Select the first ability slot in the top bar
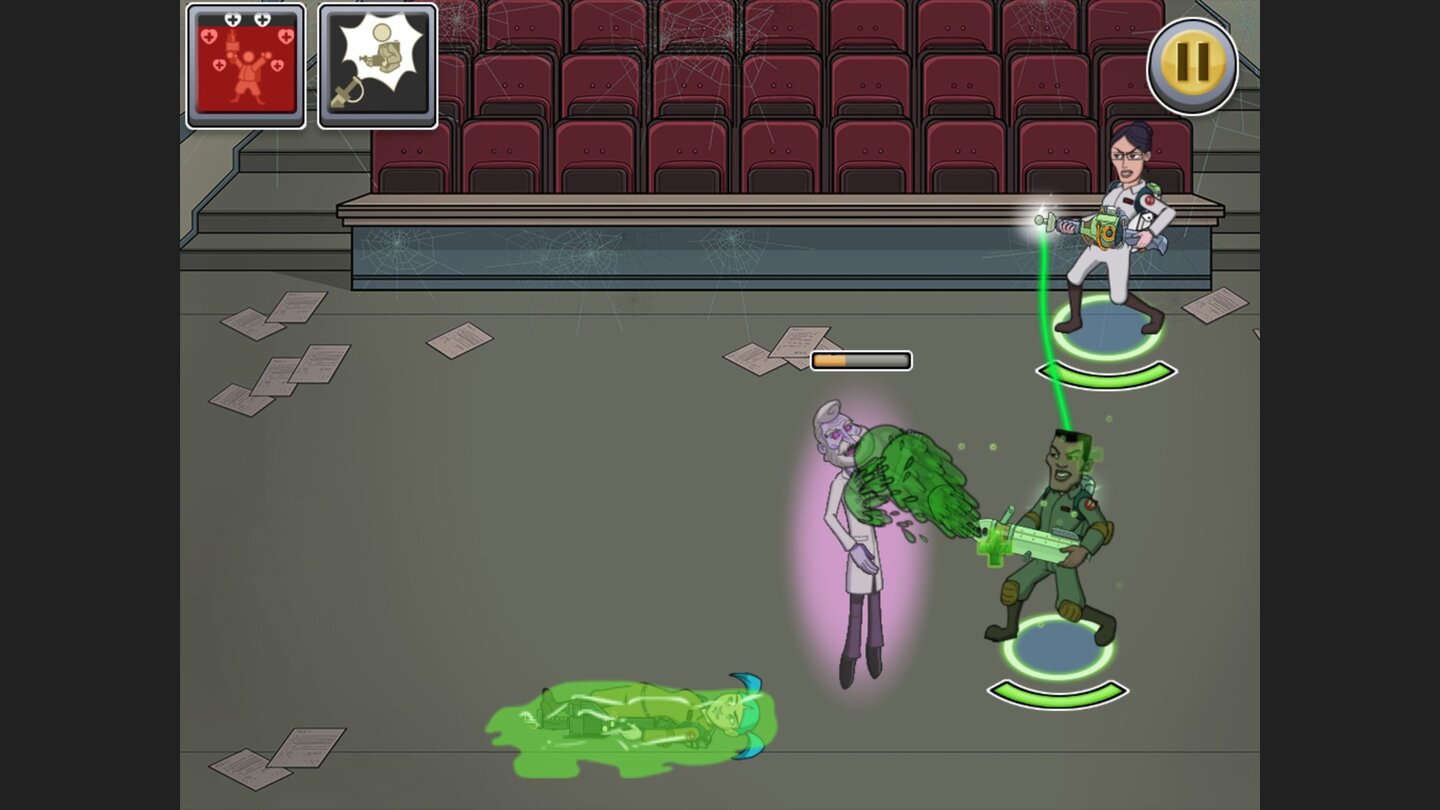Viewport: 1440px width, 810px height. [x=245, y=65]
